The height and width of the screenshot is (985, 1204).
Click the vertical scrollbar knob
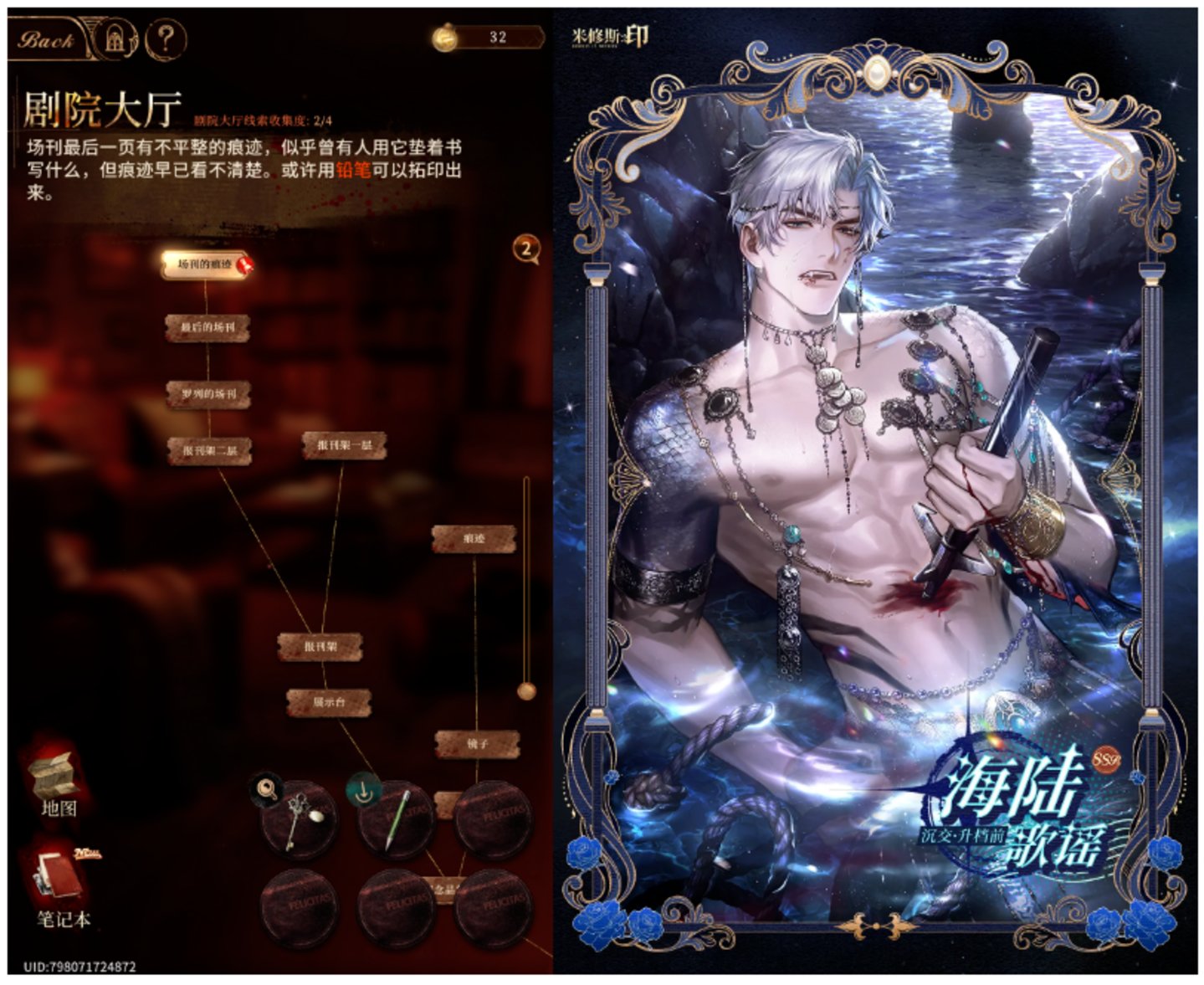point(526,690)
